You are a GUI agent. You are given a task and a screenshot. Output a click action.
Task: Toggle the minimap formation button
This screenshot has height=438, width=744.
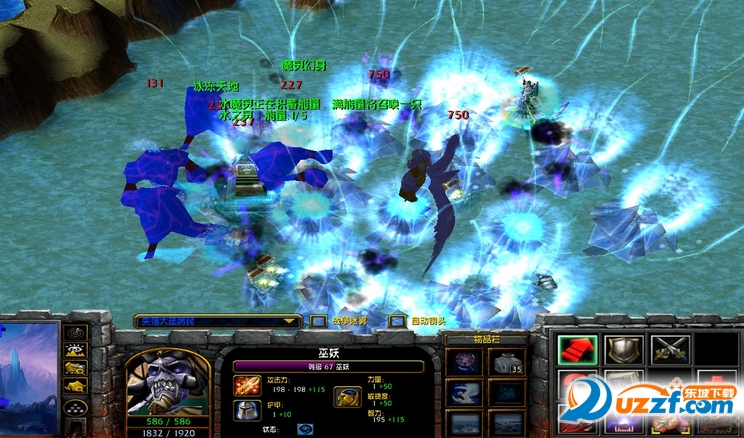click(76, 408)
